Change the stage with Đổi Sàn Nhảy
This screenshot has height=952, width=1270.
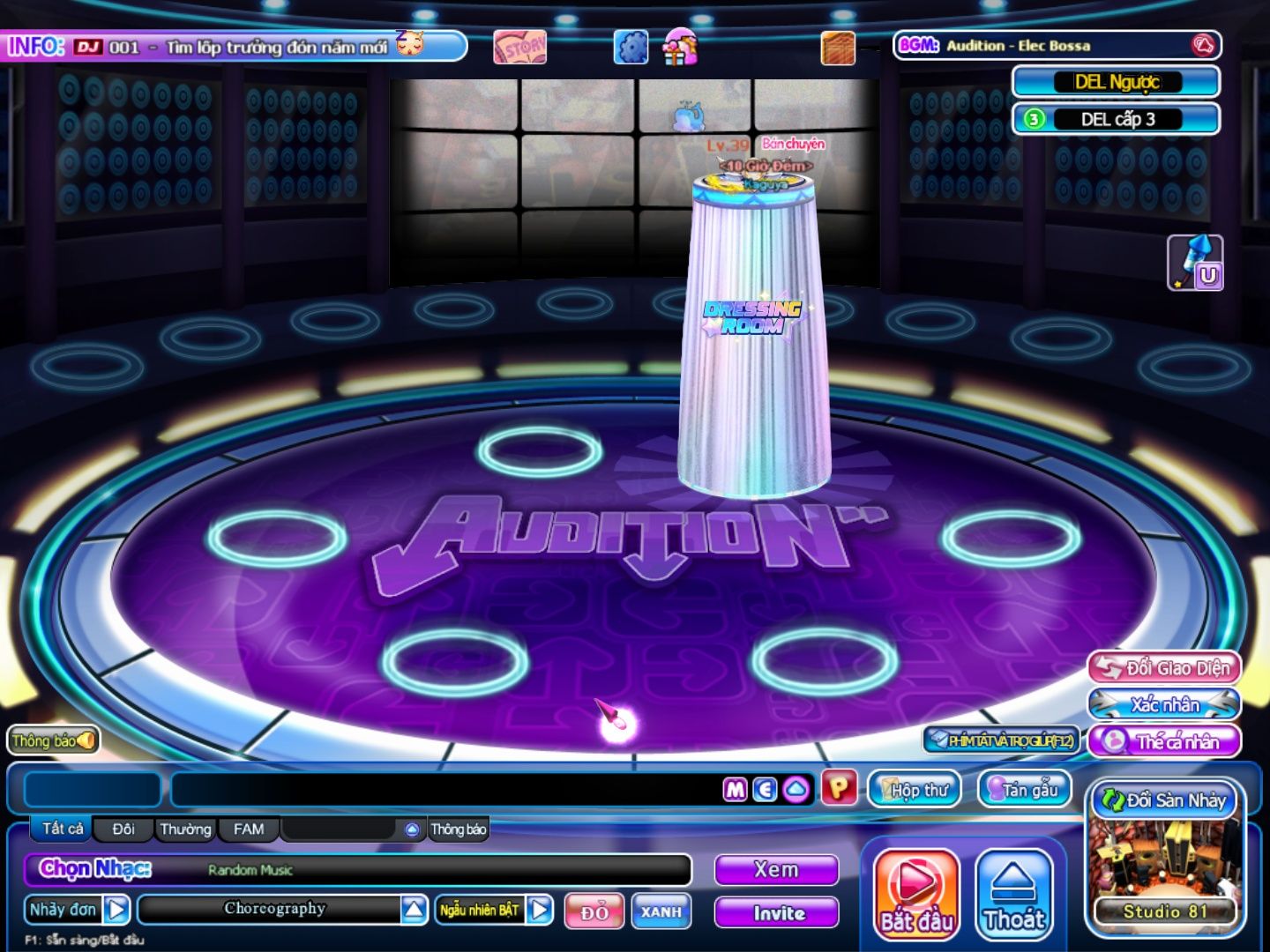(x=1166, y=800)
